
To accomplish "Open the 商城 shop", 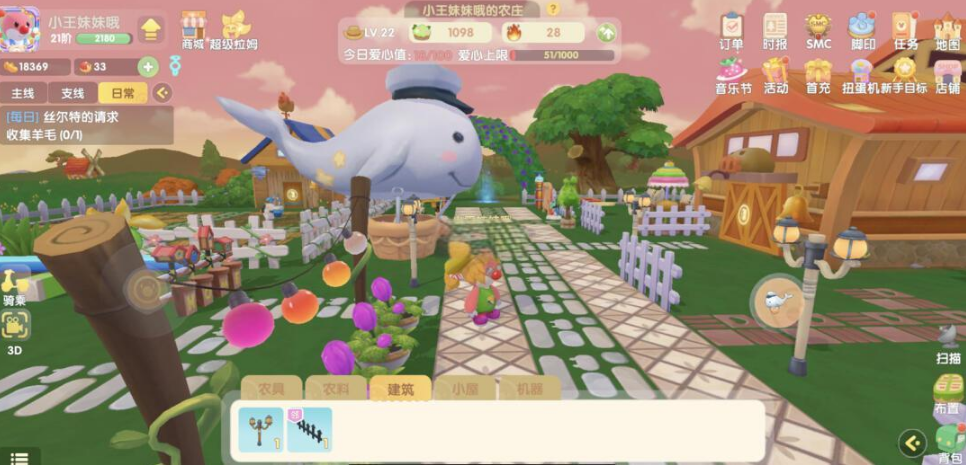I will click(x=192, y=29).
